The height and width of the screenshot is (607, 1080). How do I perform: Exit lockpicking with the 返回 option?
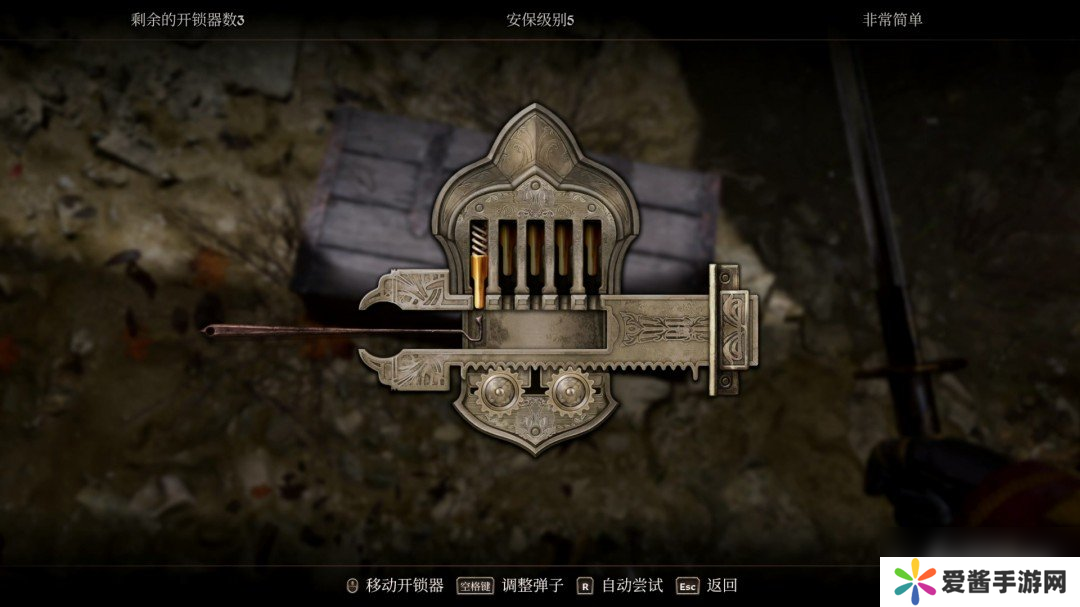[x=721, y=586]
